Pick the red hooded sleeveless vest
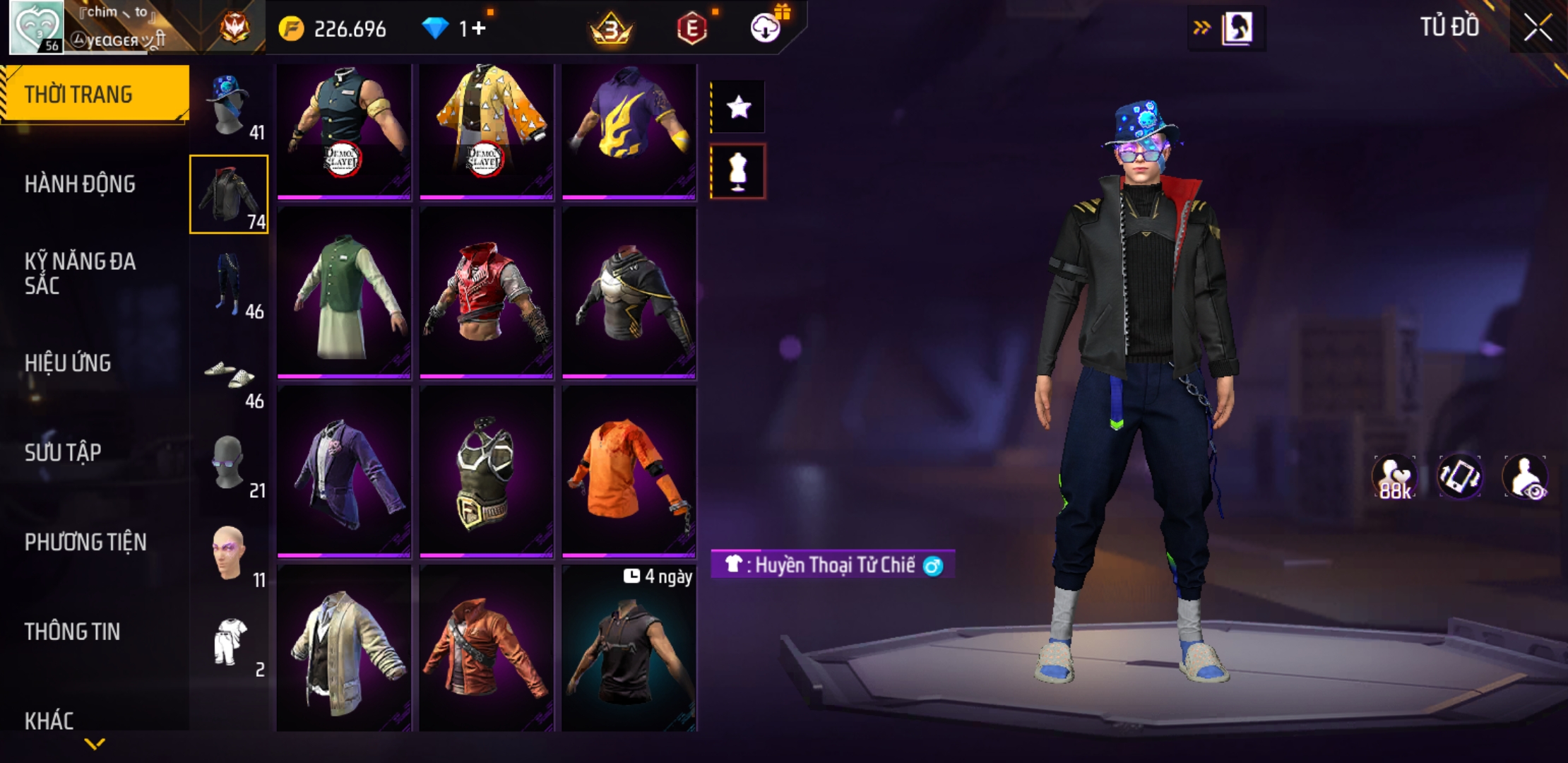Image resolution: width=1568 pixels, height=763 pixels. click(x=487, y=295)
